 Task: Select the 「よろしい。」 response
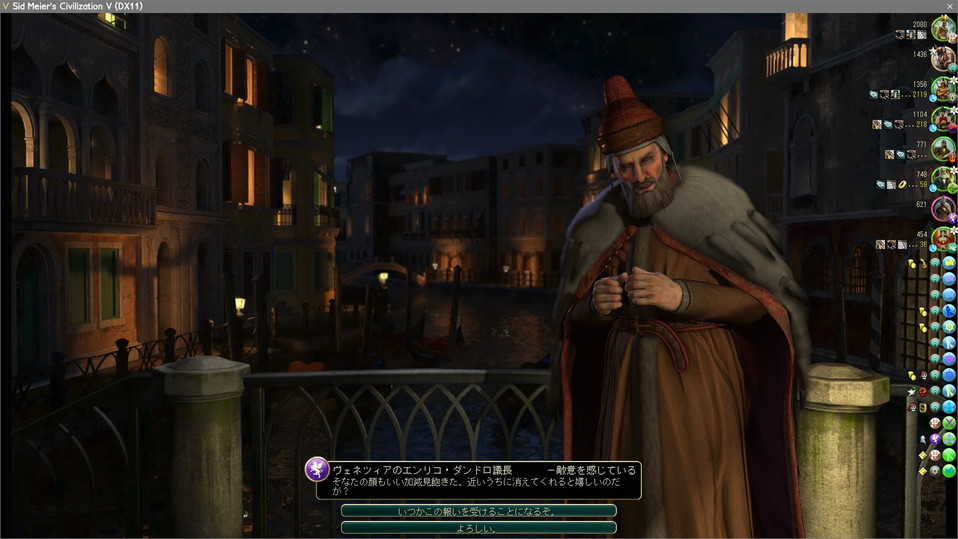pos(478,527)
